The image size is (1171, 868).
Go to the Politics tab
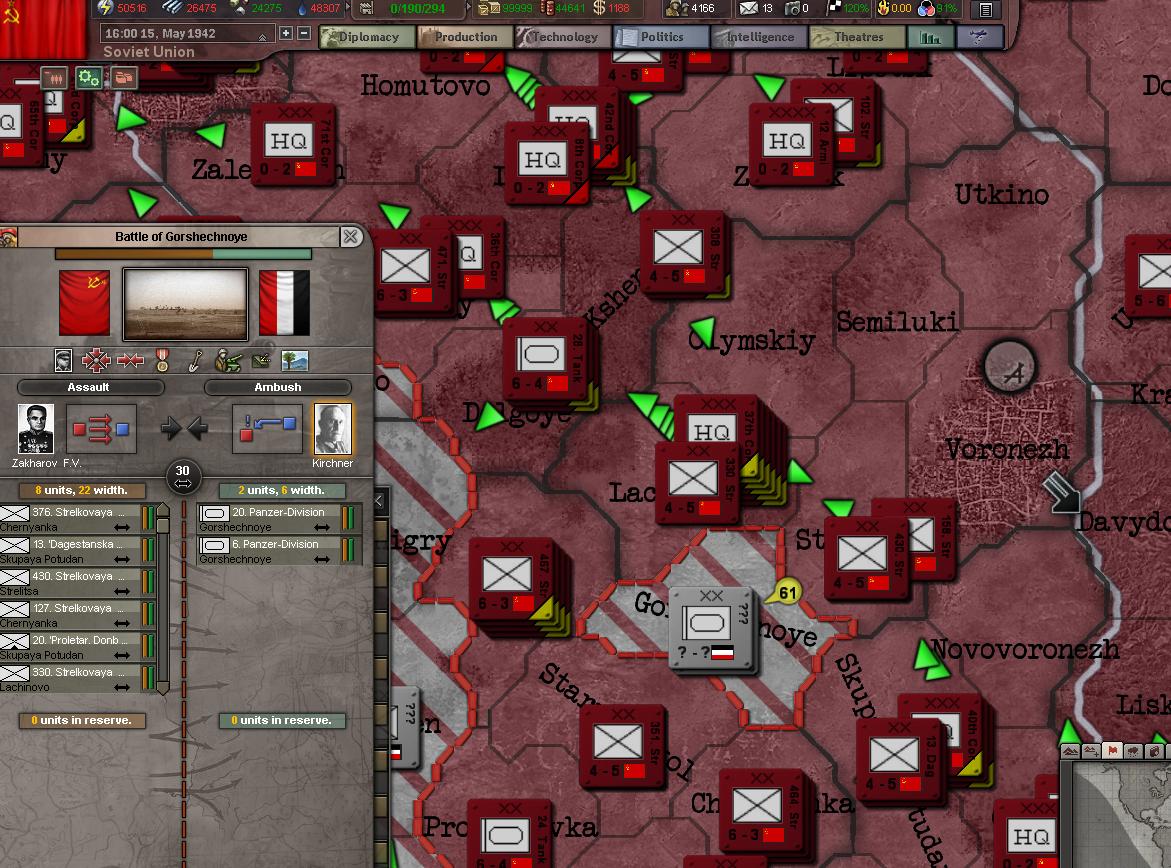click(x=660, y=38)
